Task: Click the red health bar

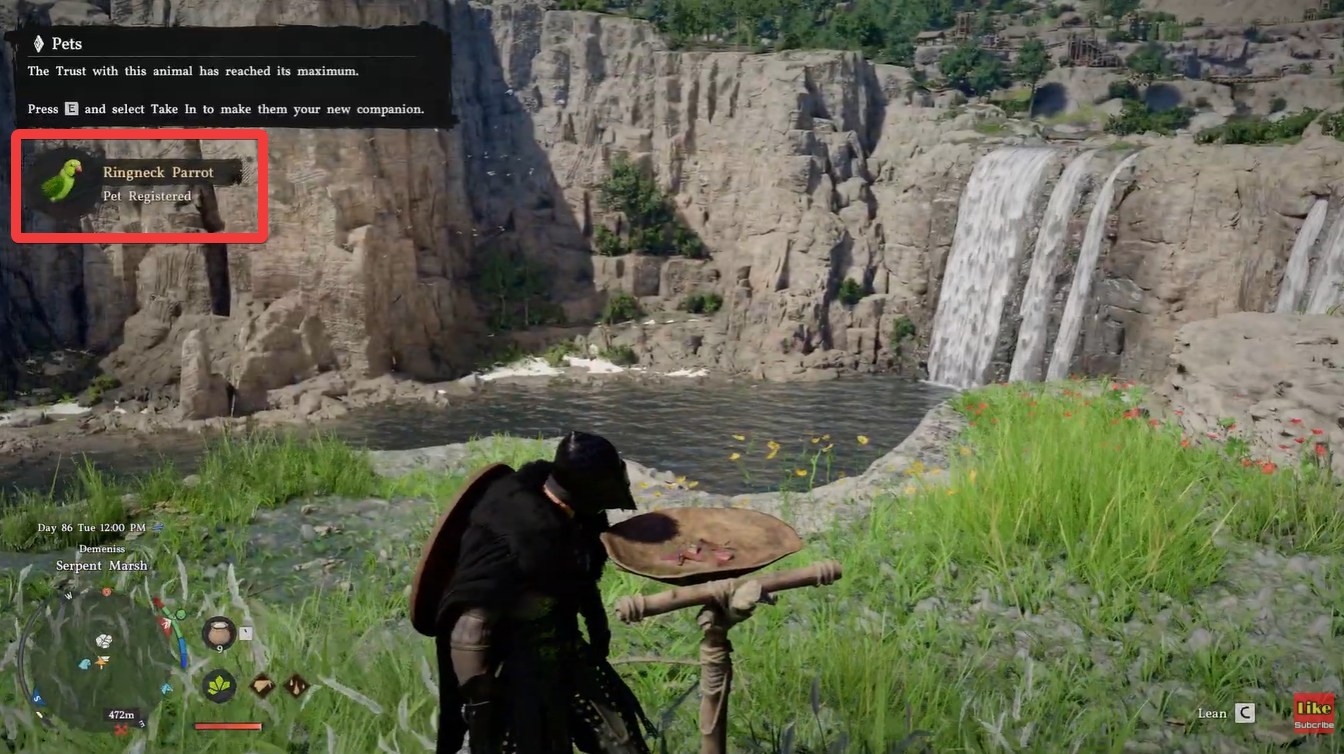Action: pyautogui.click(x=228, y=725)
